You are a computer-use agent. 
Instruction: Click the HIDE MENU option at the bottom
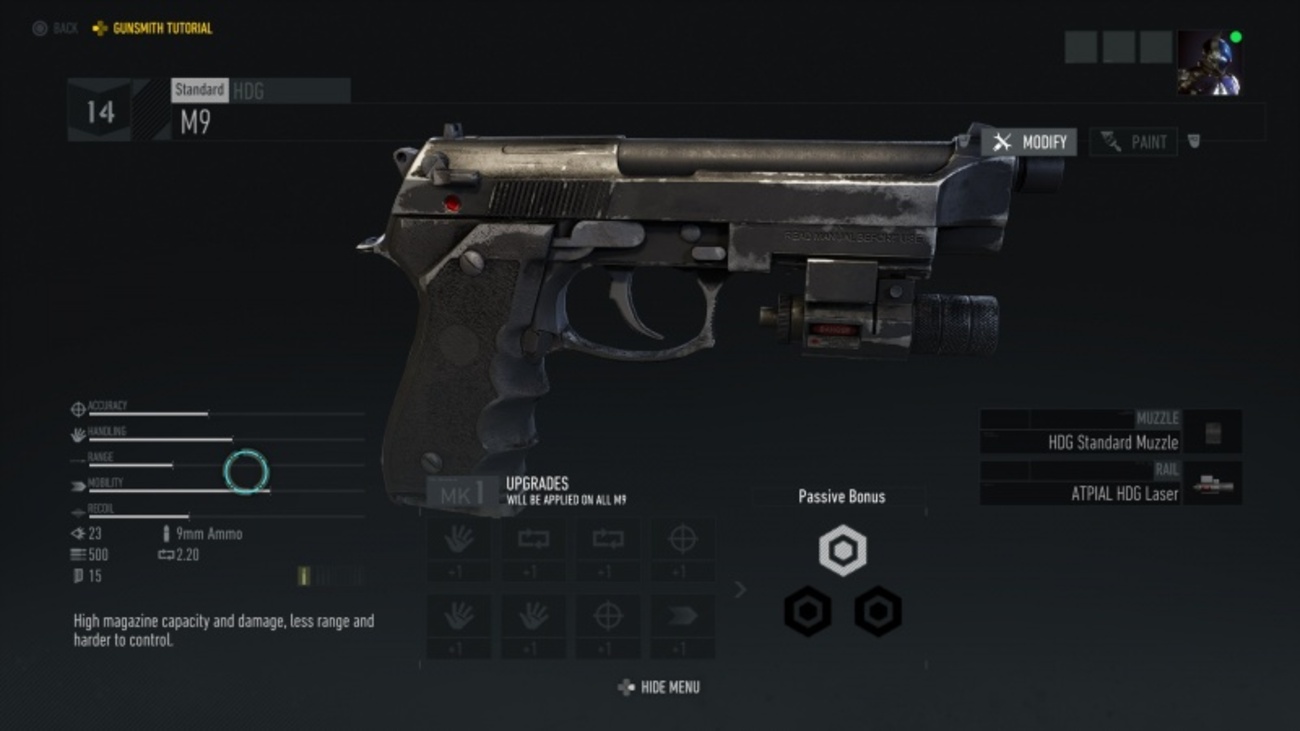click(660, 687)
